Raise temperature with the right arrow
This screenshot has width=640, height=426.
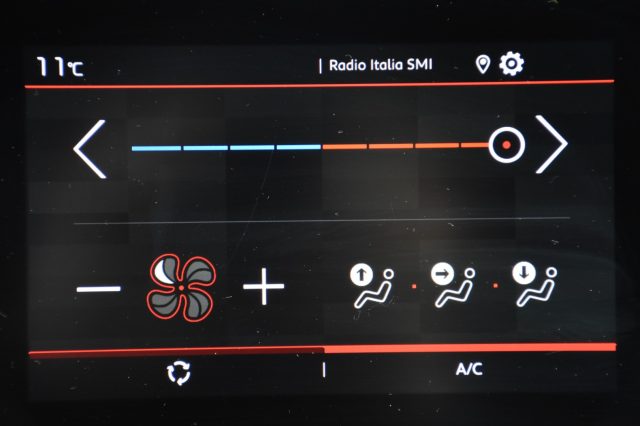[551, 146]
